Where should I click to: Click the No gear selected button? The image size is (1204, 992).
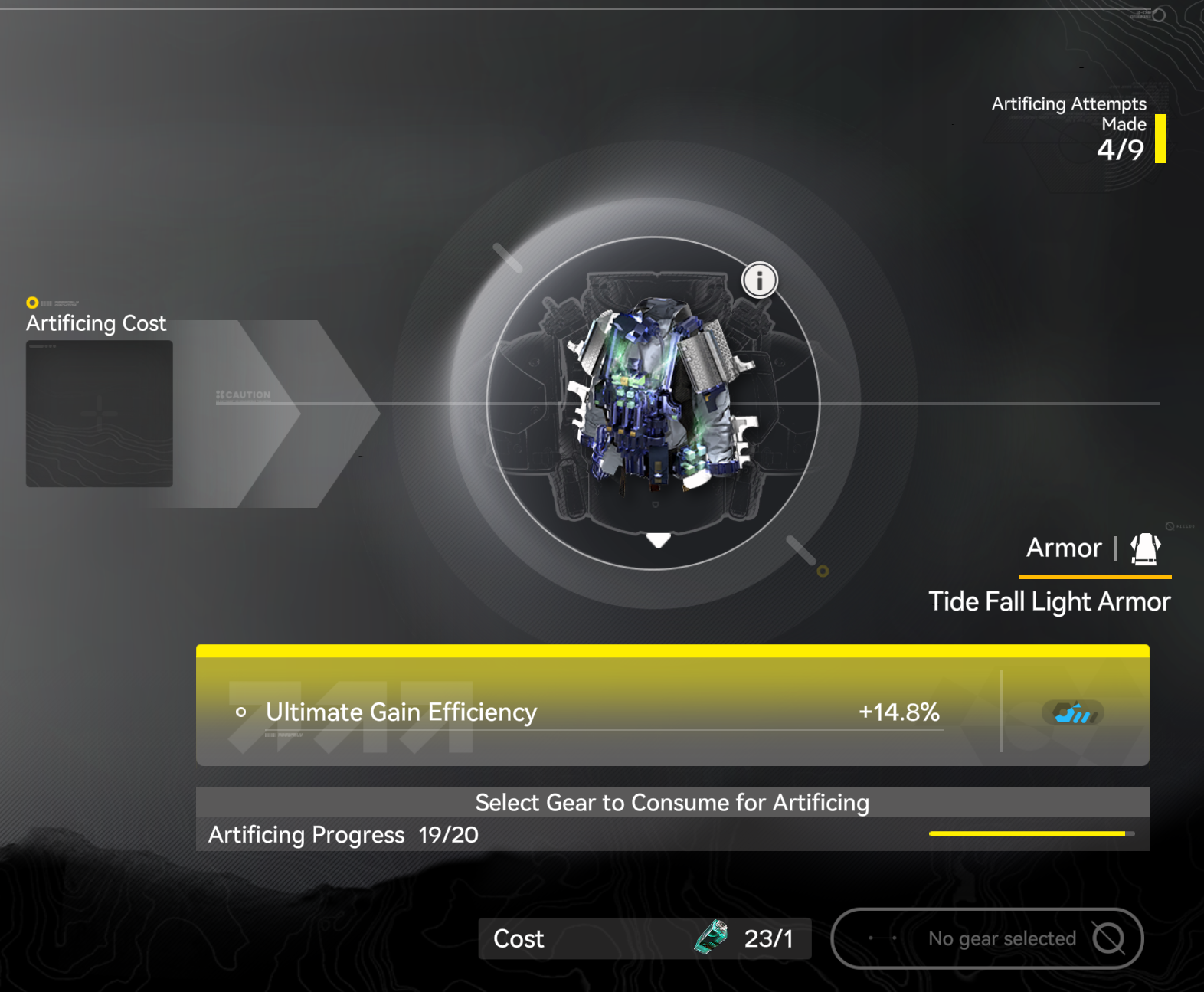click(986, 938)
